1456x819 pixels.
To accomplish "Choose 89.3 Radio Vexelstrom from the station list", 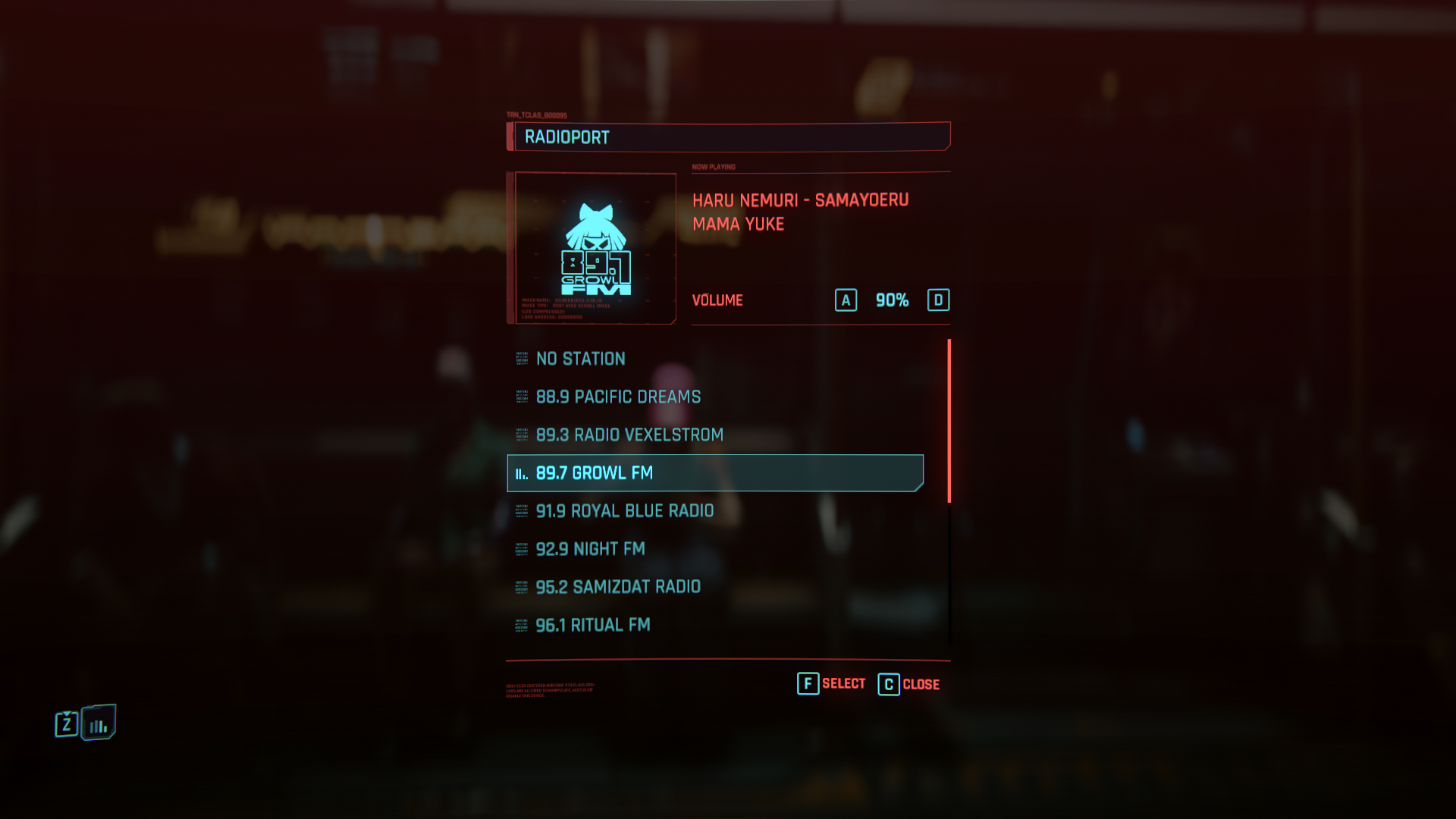I will coord(629,435).
